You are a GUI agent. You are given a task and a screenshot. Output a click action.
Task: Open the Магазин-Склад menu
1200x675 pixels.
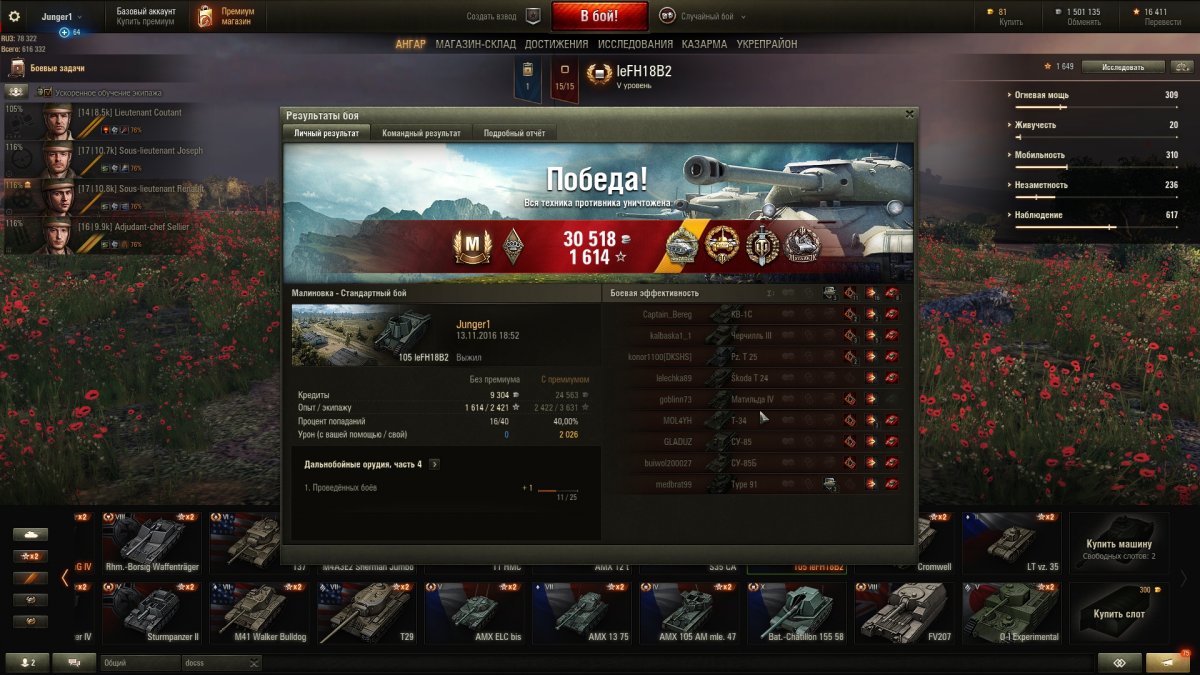(475, 44)
